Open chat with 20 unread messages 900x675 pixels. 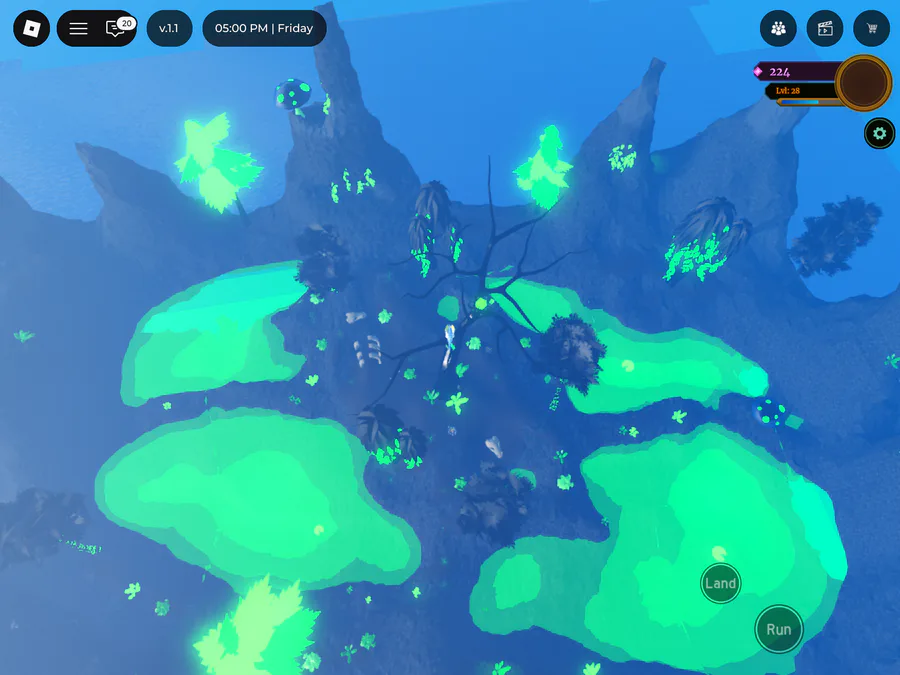coord(117,28)
